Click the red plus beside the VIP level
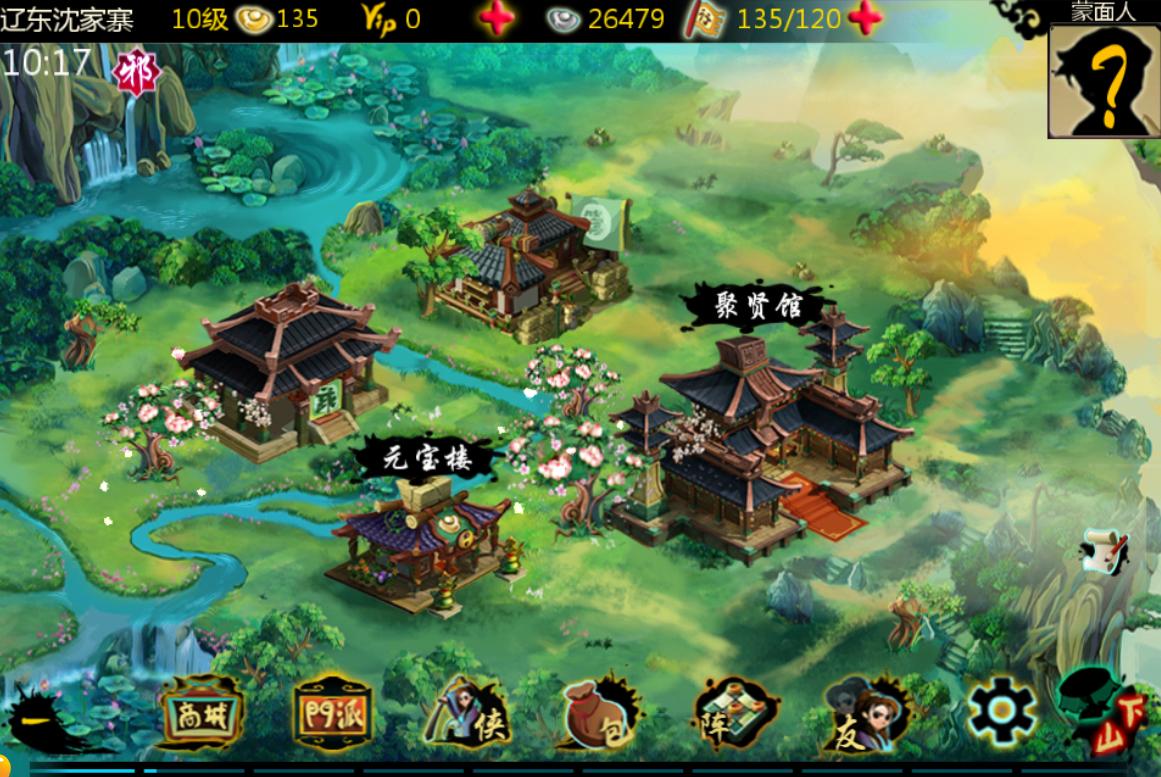 click(497, 19)
